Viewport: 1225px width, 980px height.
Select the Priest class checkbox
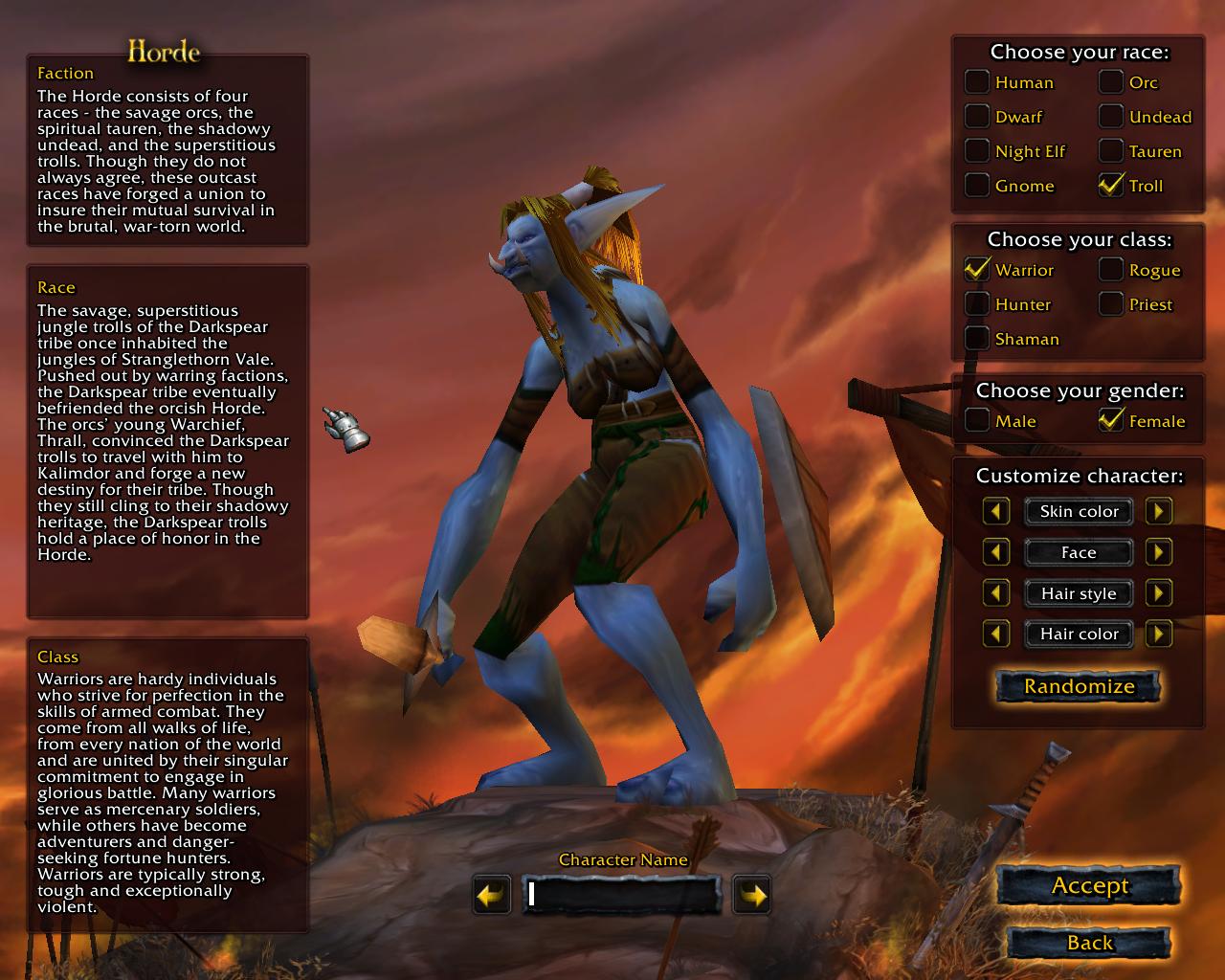pyautogui.click(x=1110, y=304)
